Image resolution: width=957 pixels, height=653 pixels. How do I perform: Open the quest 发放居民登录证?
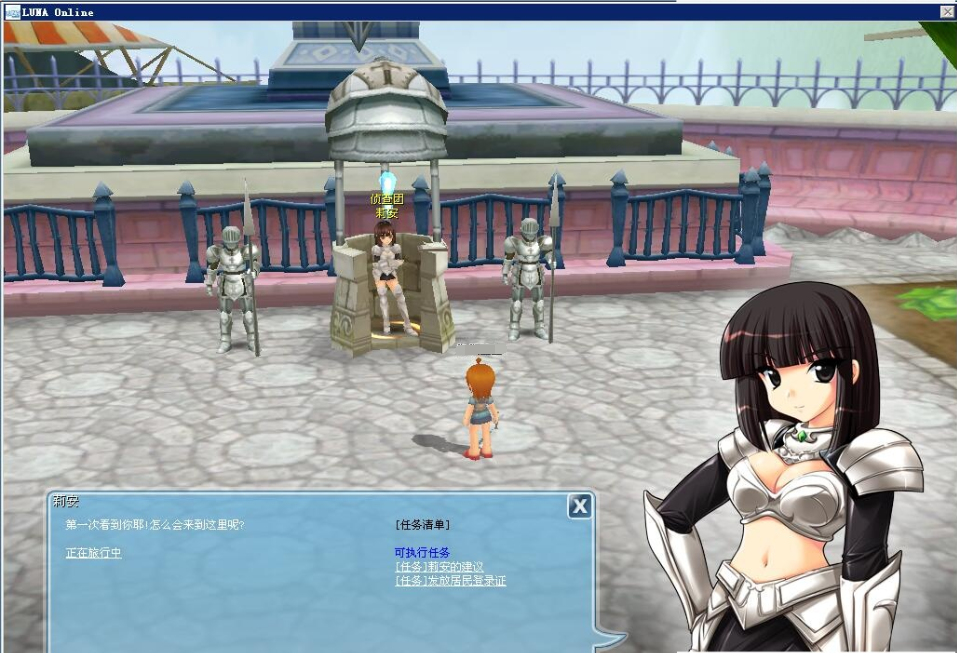click(x=450, y=580)
